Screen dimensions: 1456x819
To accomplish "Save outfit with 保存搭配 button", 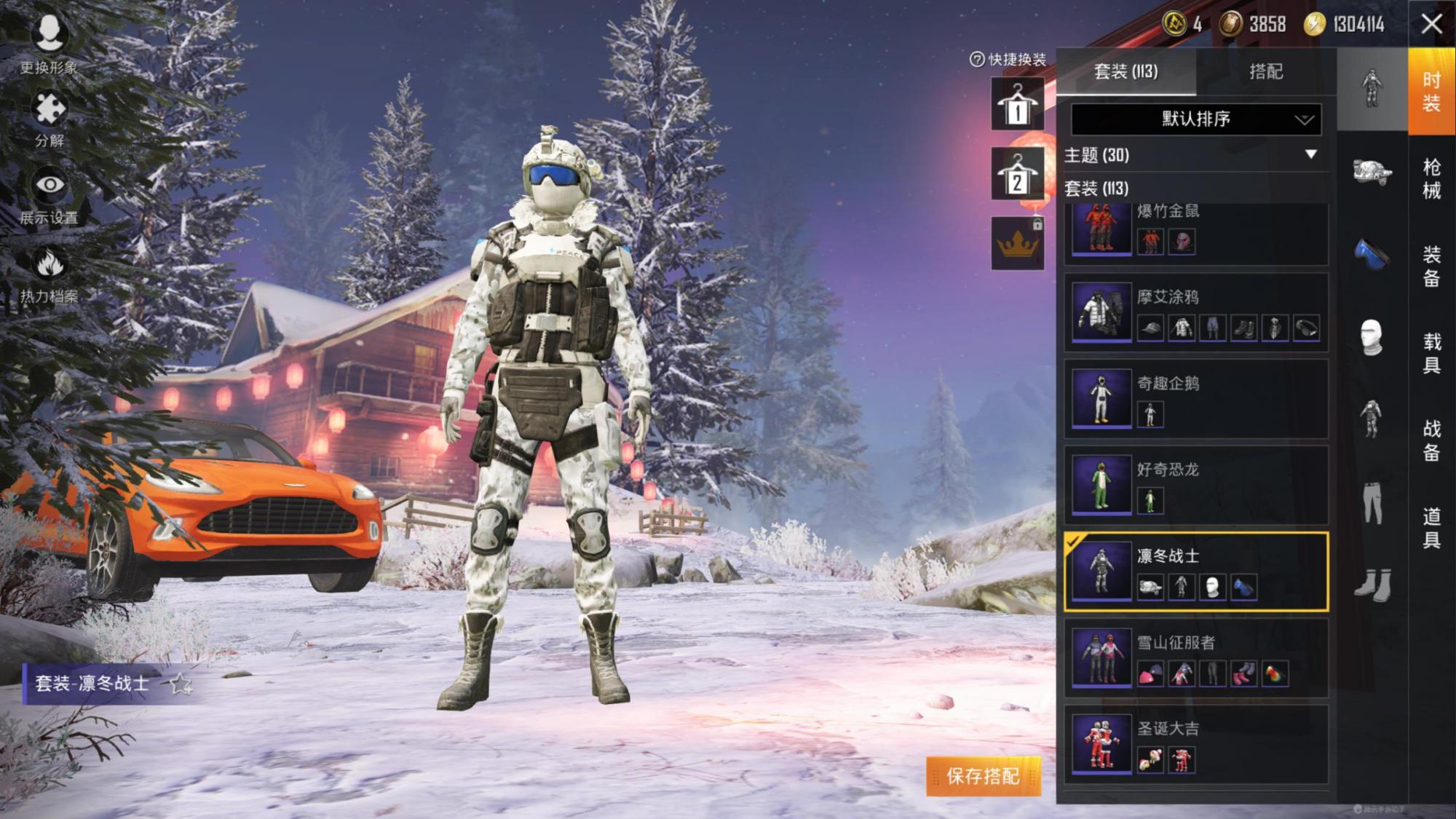I will [983, 776].
